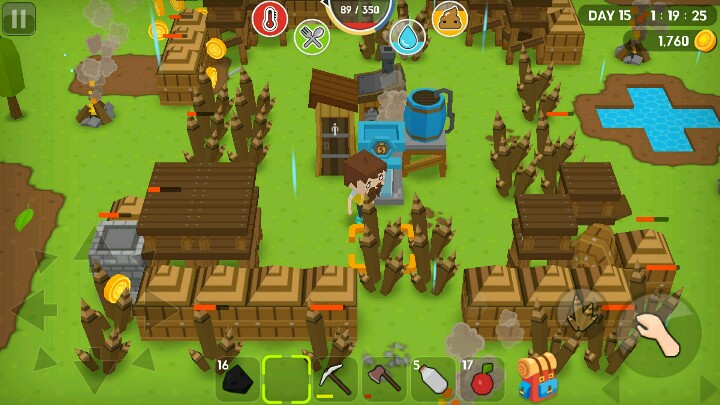This screenshot has width=720, height=405.
Task: Select the pickaxe in the hotbar
Action: coord(334,379)
